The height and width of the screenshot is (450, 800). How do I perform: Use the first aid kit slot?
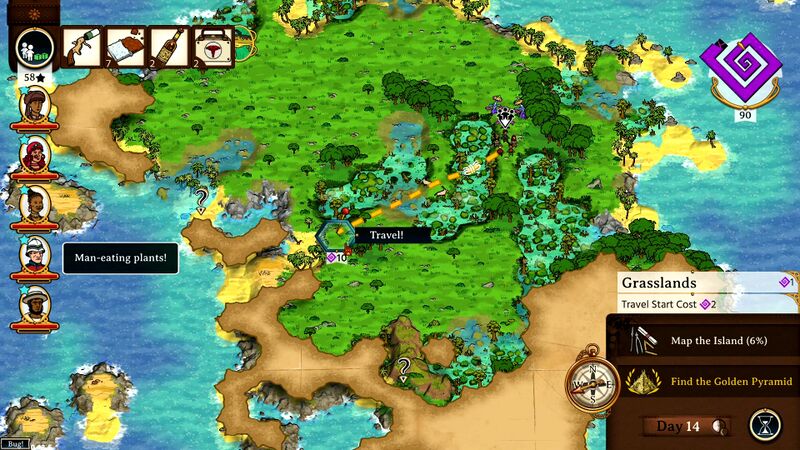[212, 45]
